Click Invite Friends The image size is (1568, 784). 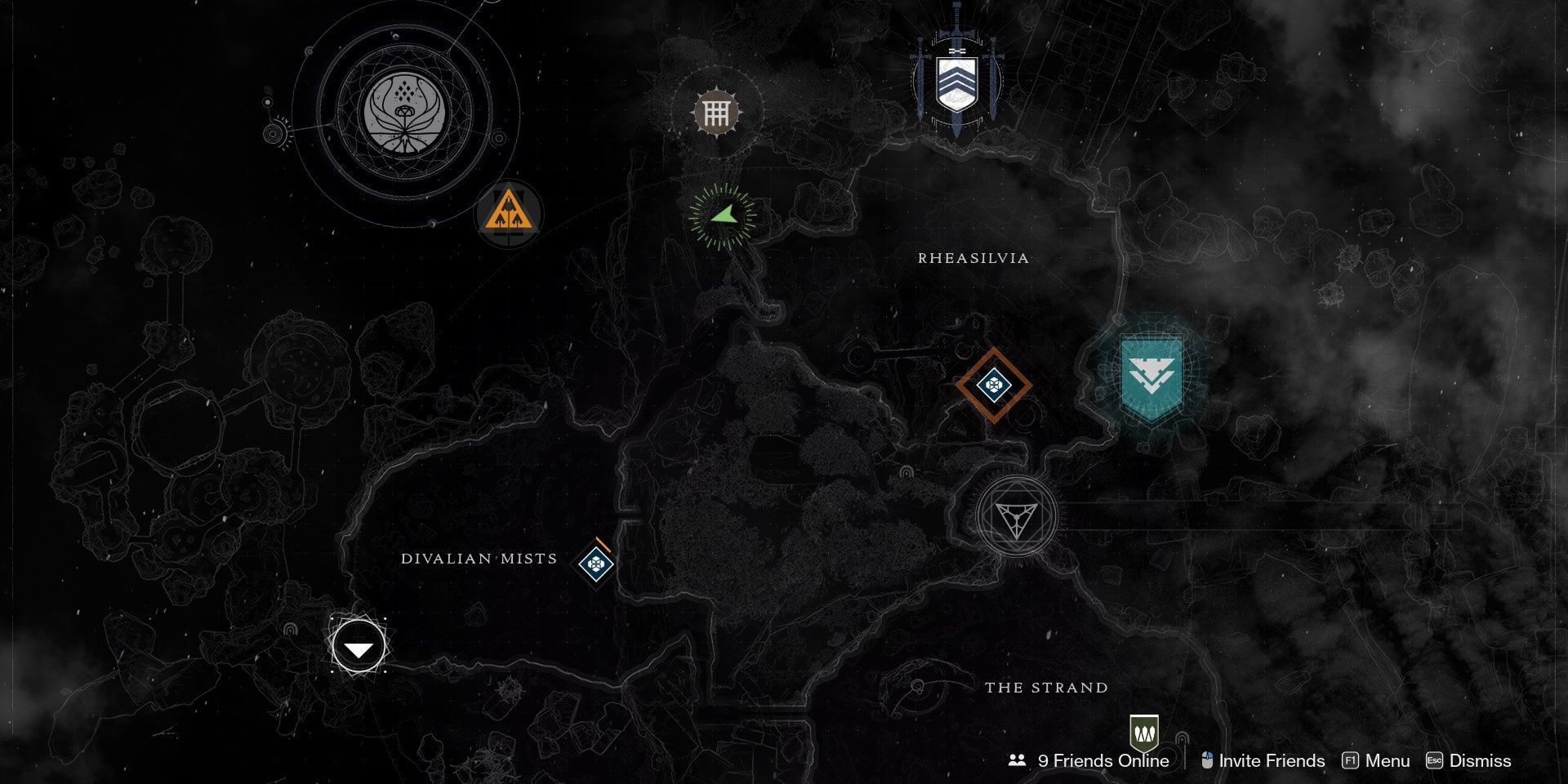click(1271, 760)
